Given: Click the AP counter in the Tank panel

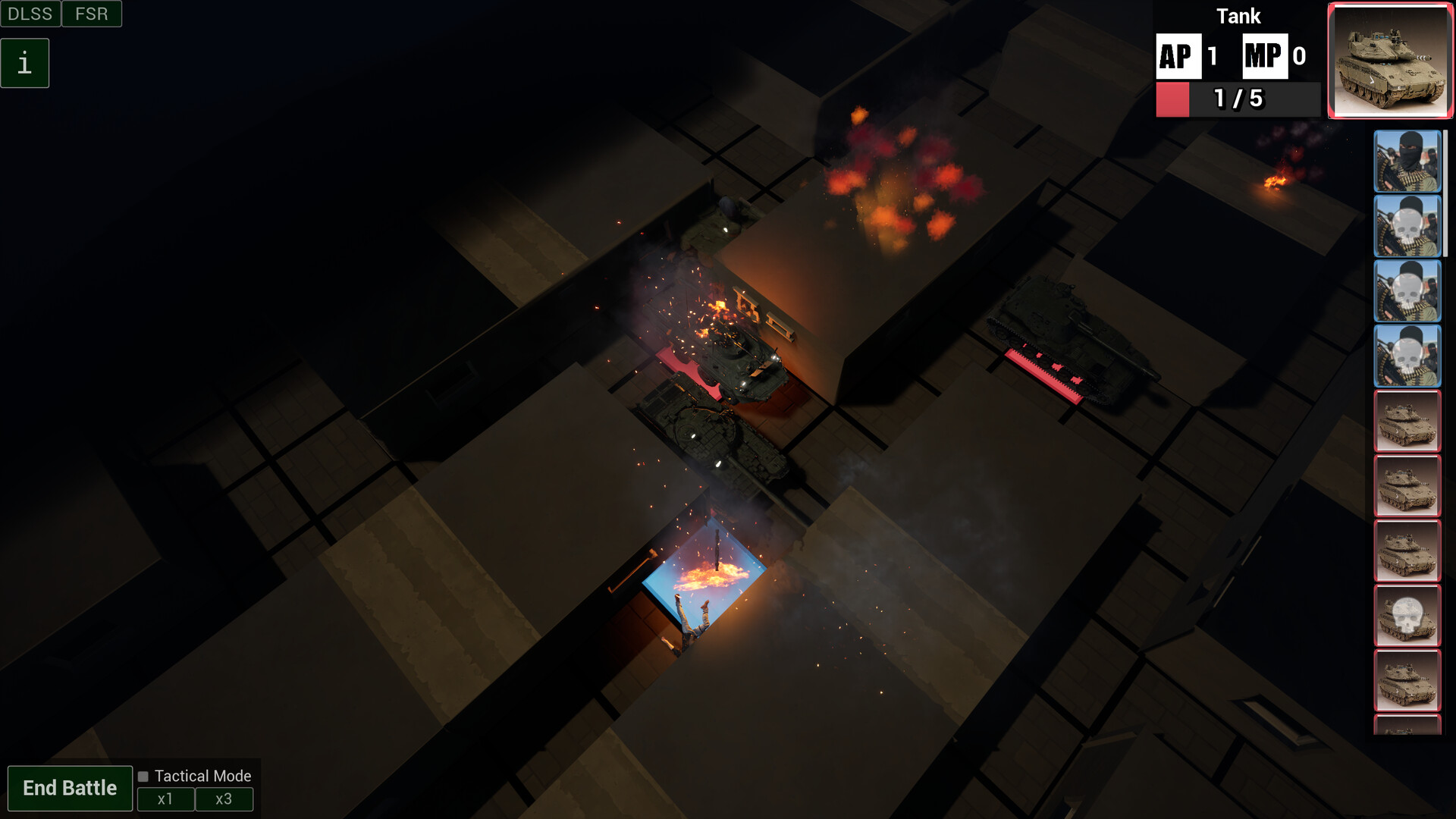Looking at the screenshot, I should (x=1178, y=55).
